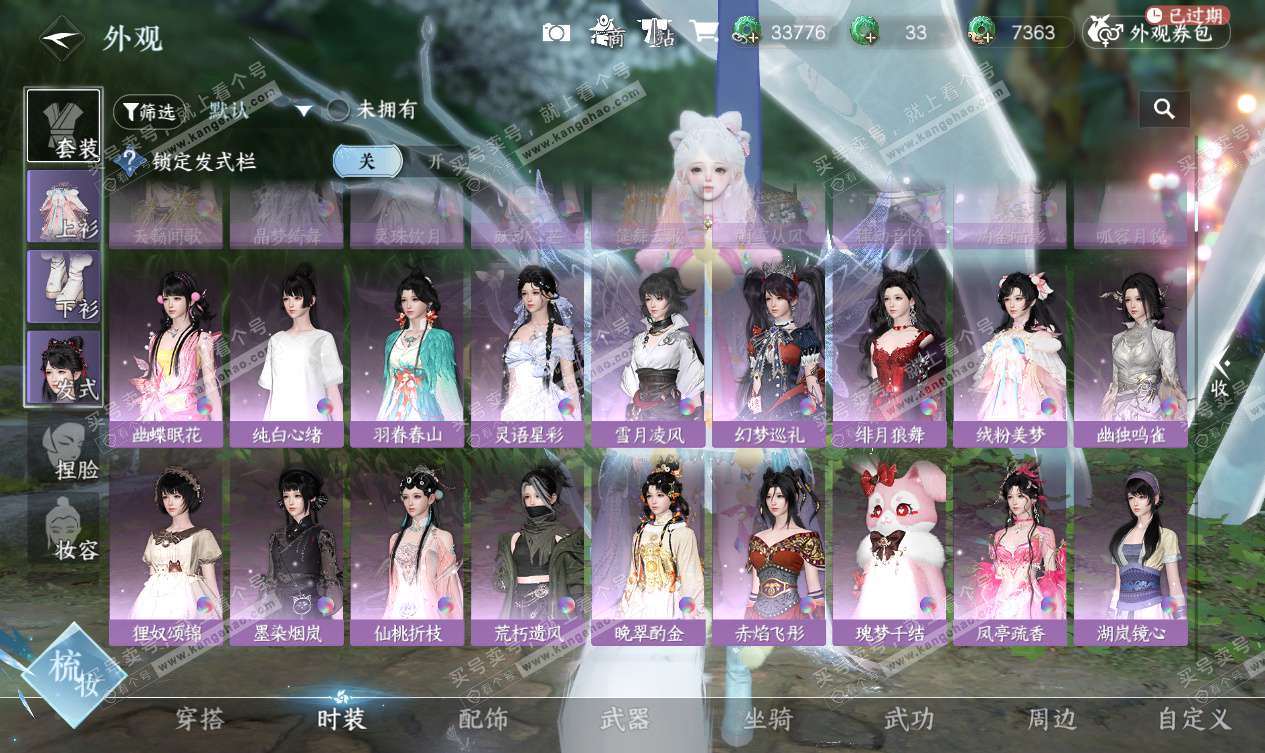This screenshot has width=1265, height=753.
Task: Choose the 发式 hairstyle category
Action: click(x=64, y=367)
